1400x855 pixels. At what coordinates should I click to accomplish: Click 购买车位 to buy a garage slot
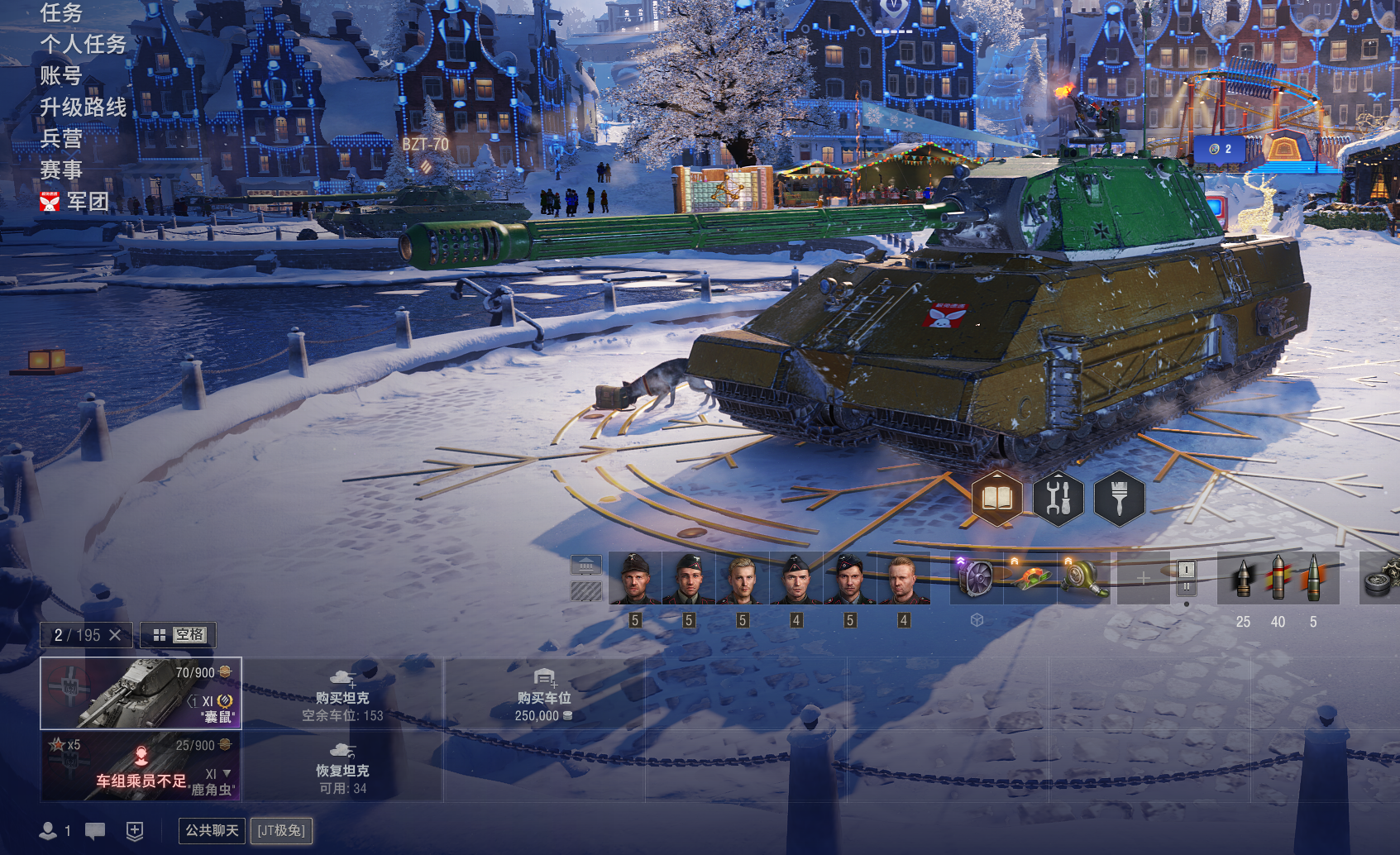[544, 696]
